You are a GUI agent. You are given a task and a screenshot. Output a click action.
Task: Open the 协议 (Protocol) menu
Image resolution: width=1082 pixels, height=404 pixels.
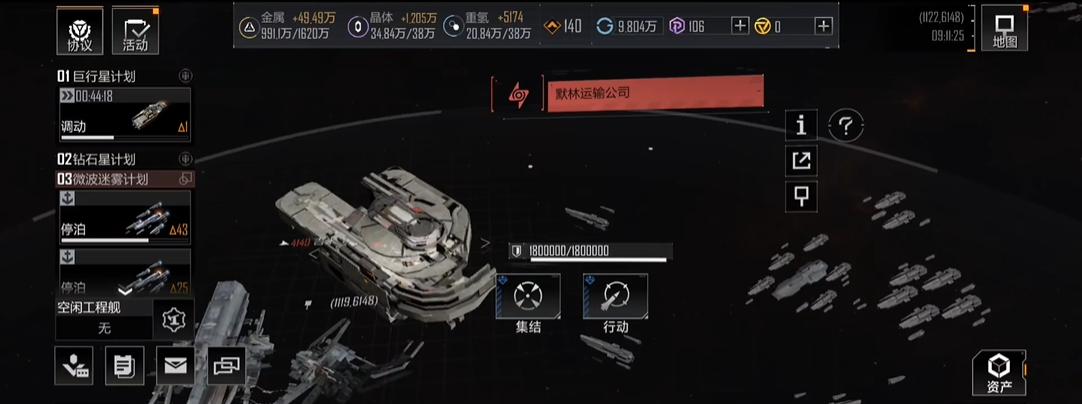(x=79, y=30)
